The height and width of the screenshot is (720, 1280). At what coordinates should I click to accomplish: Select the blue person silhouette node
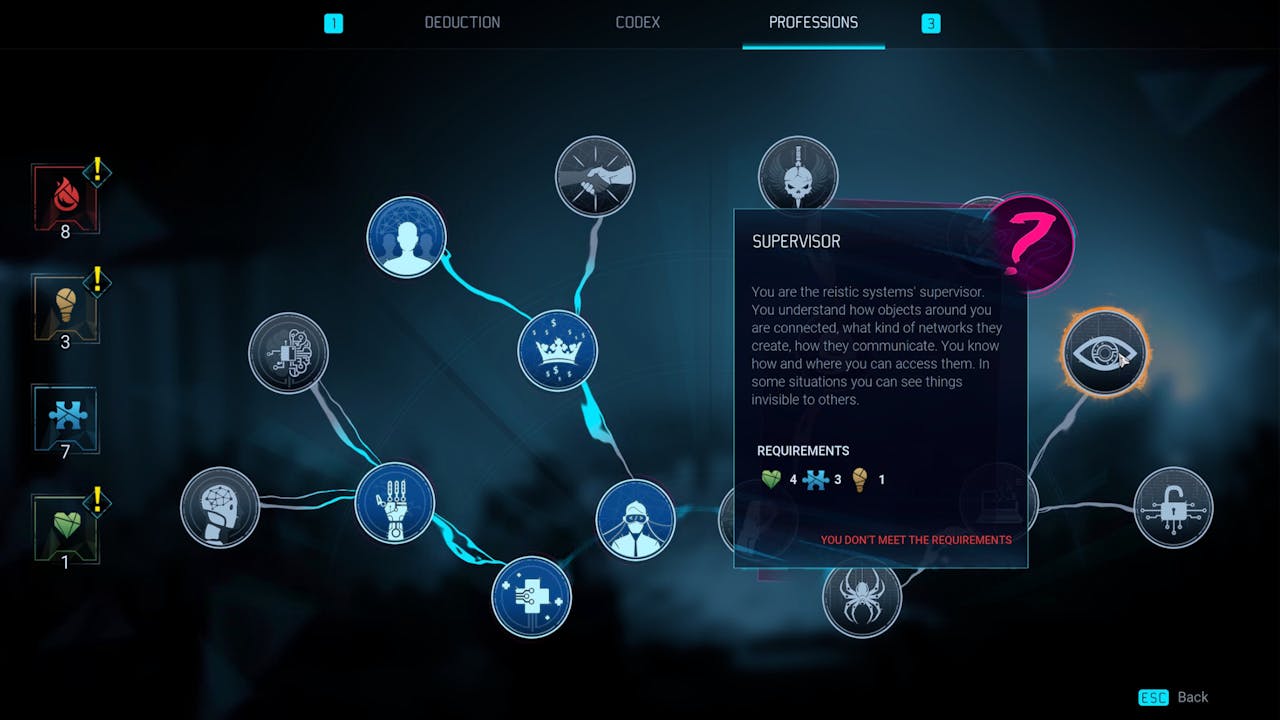406,237
